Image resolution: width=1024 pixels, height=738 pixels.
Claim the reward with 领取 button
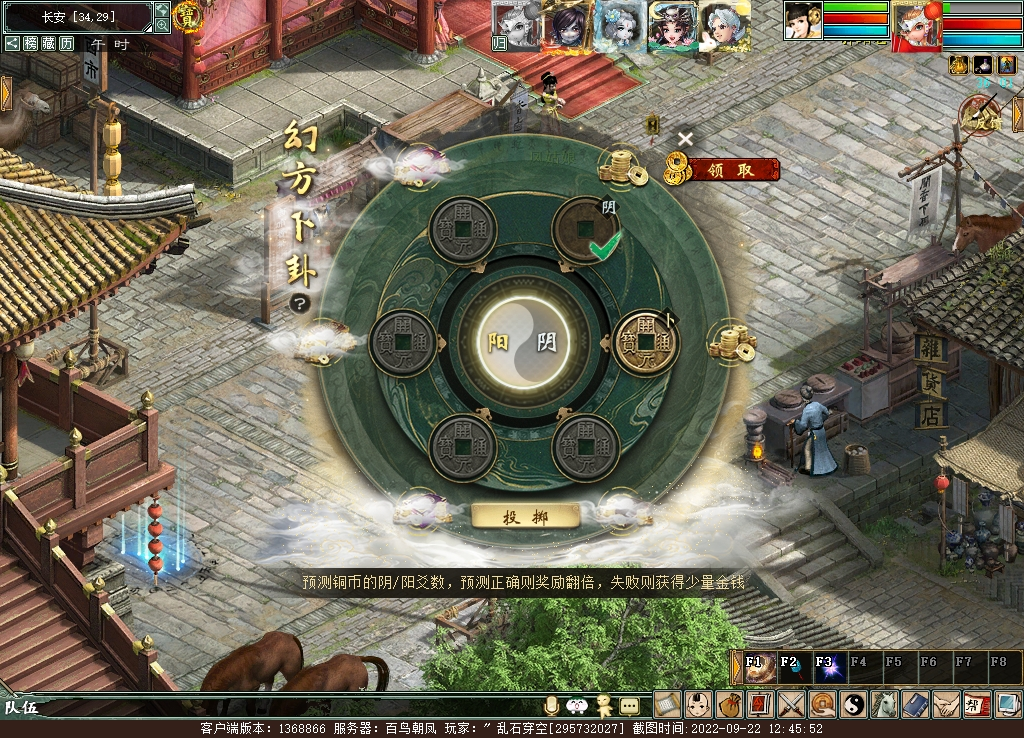point(729,170)
